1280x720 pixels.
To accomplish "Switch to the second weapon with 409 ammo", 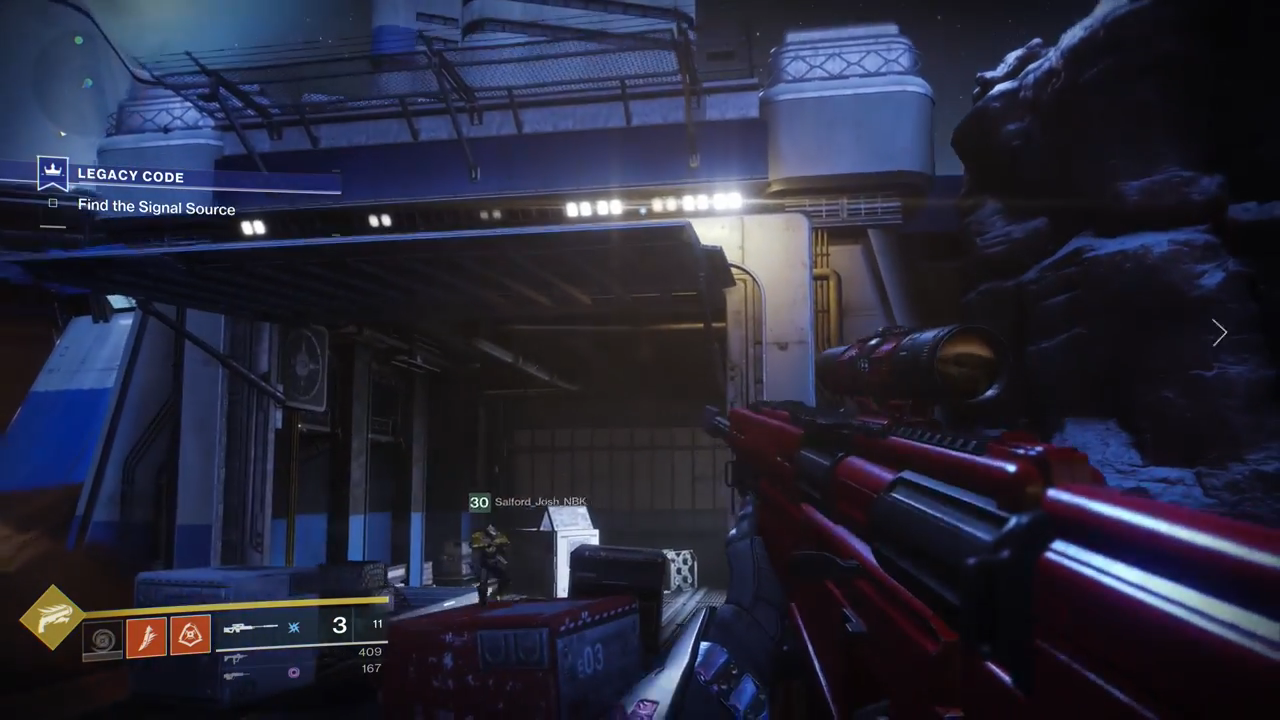I will (x=236, y=658).
